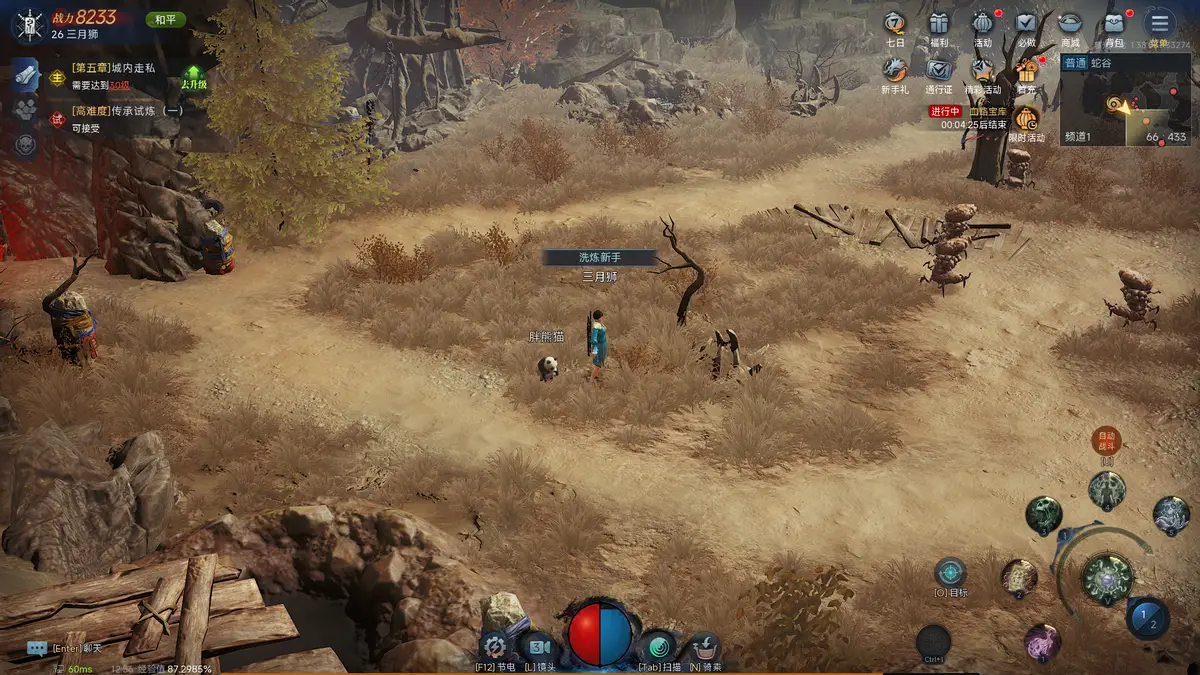Open the 新手礼 newbie gift icon

tap(895, 70)
